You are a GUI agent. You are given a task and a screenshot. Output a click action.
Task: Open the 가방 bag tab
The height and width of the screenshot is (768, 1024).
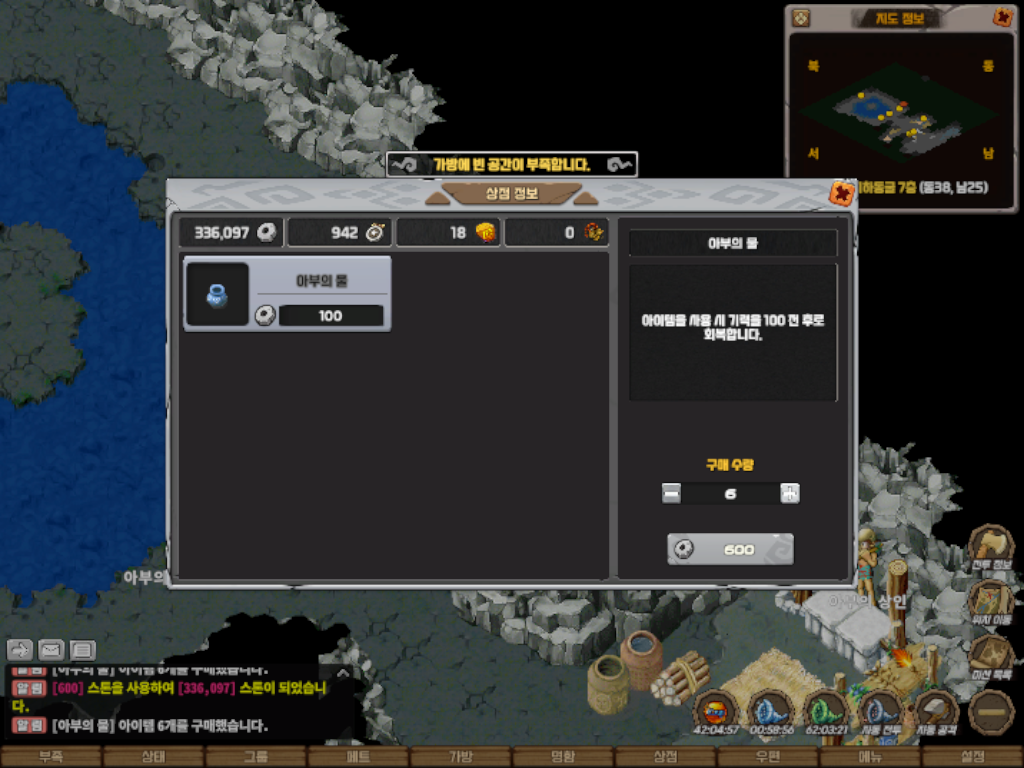461,757
